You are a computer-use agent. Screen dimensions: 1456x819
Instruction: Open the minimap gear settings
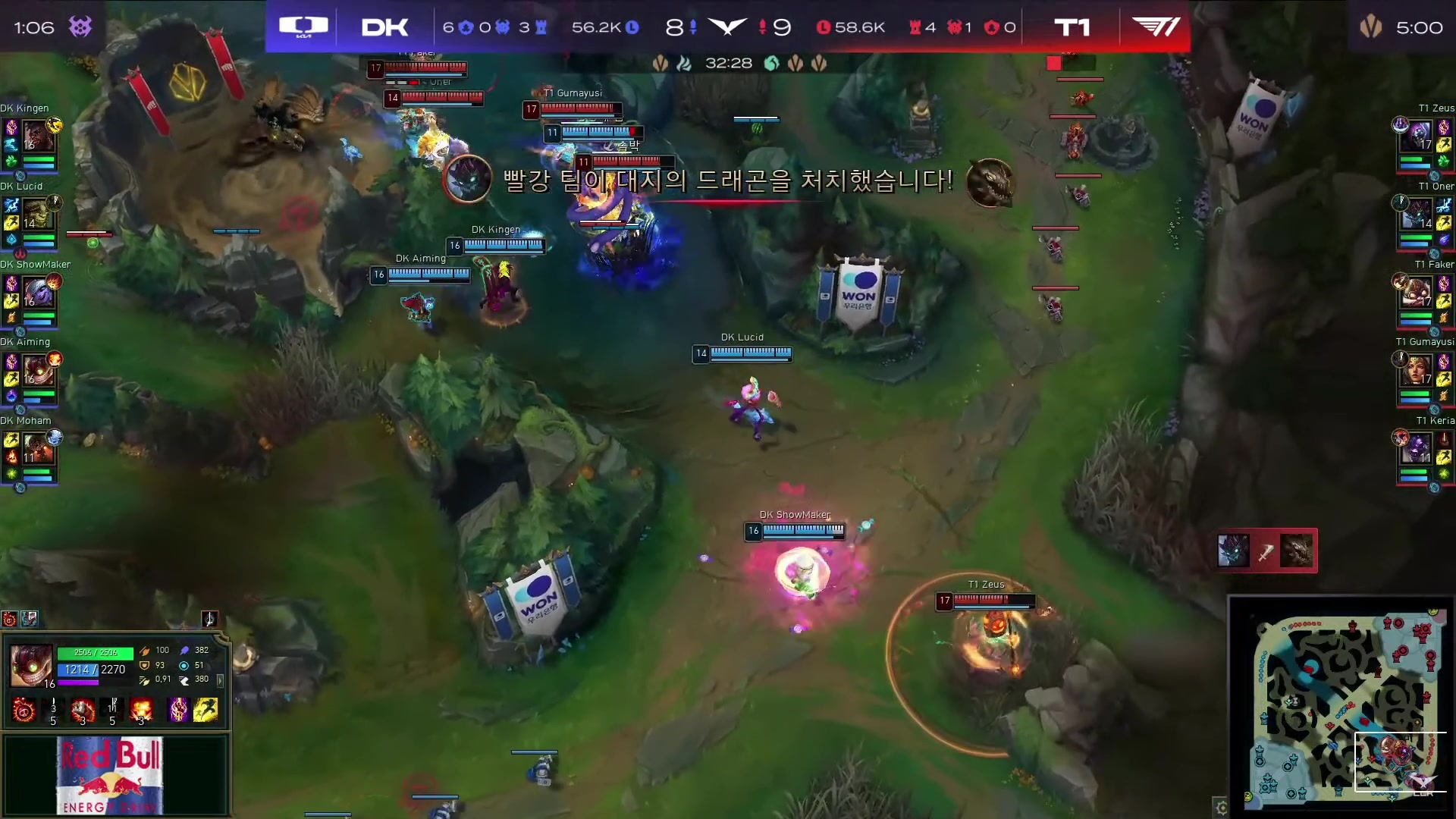tap(1221, 808)
